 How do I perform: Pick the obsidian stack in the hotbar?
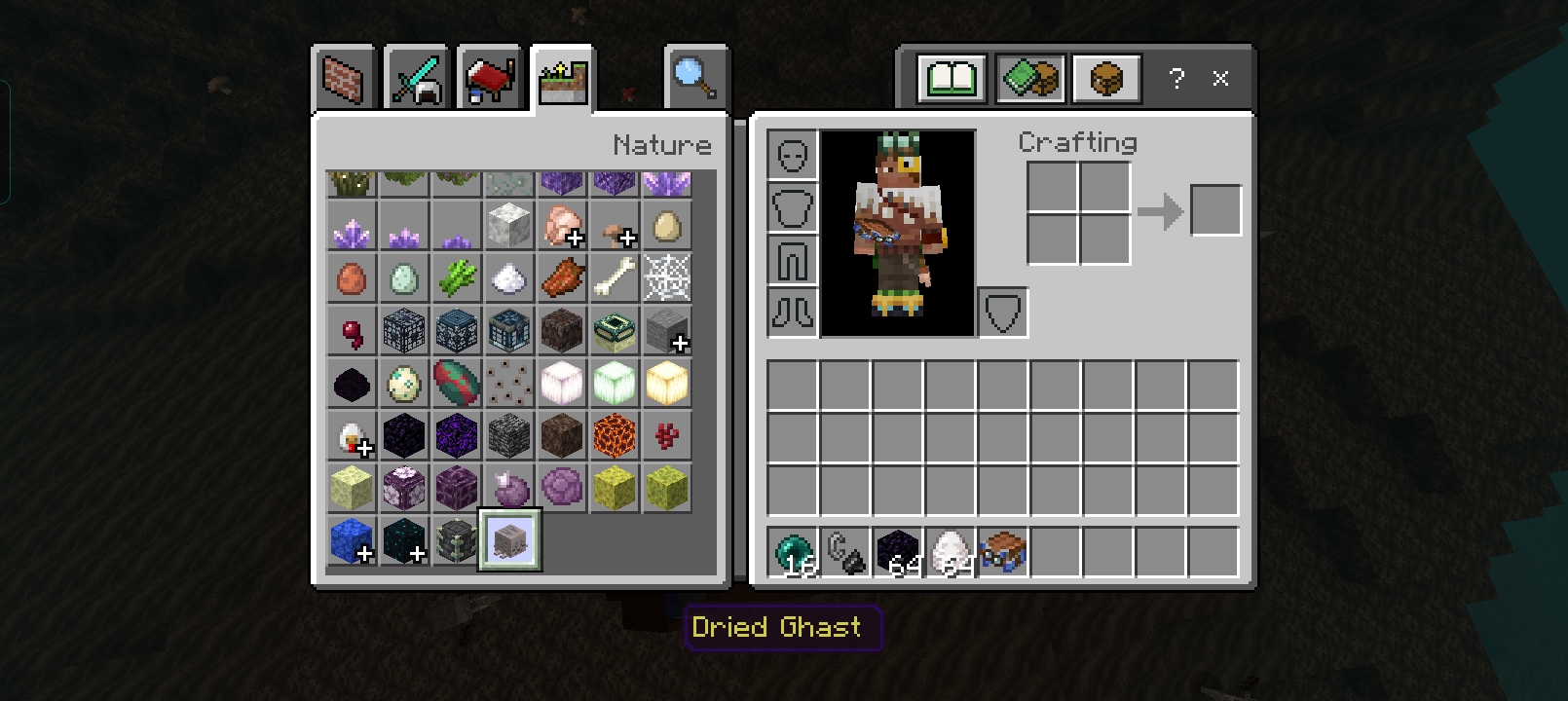[x=897, y=553]
